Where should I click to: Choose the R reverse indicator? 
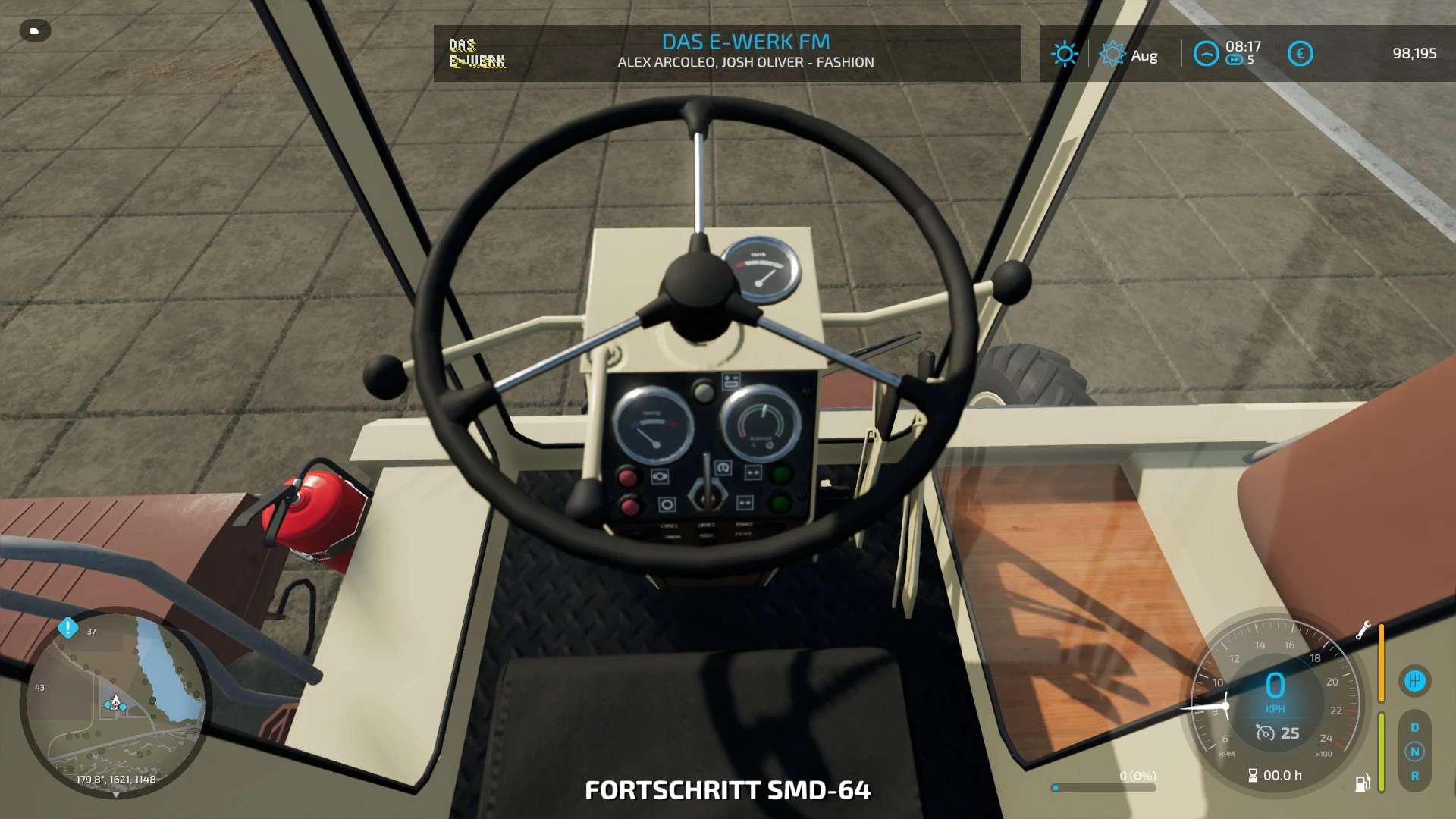(1414, 776)
